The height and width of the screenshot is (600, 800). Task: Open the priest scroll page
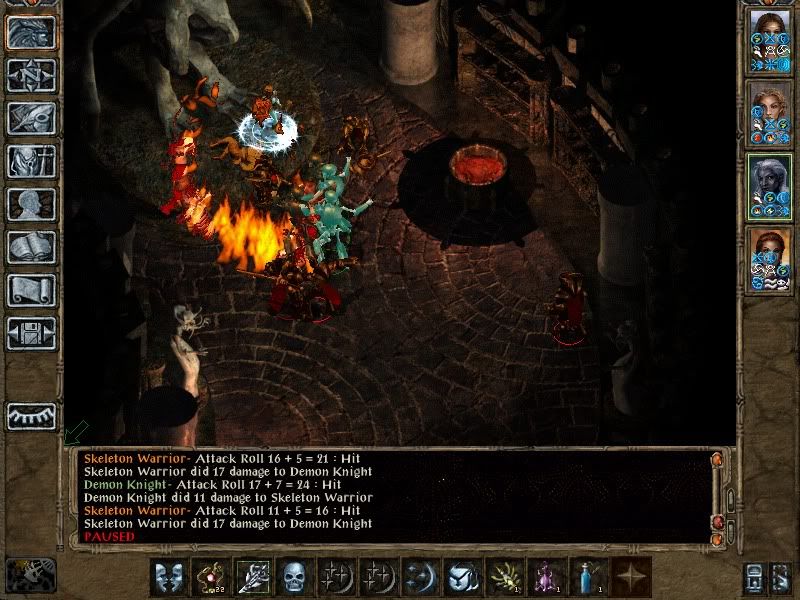[31, 290]
